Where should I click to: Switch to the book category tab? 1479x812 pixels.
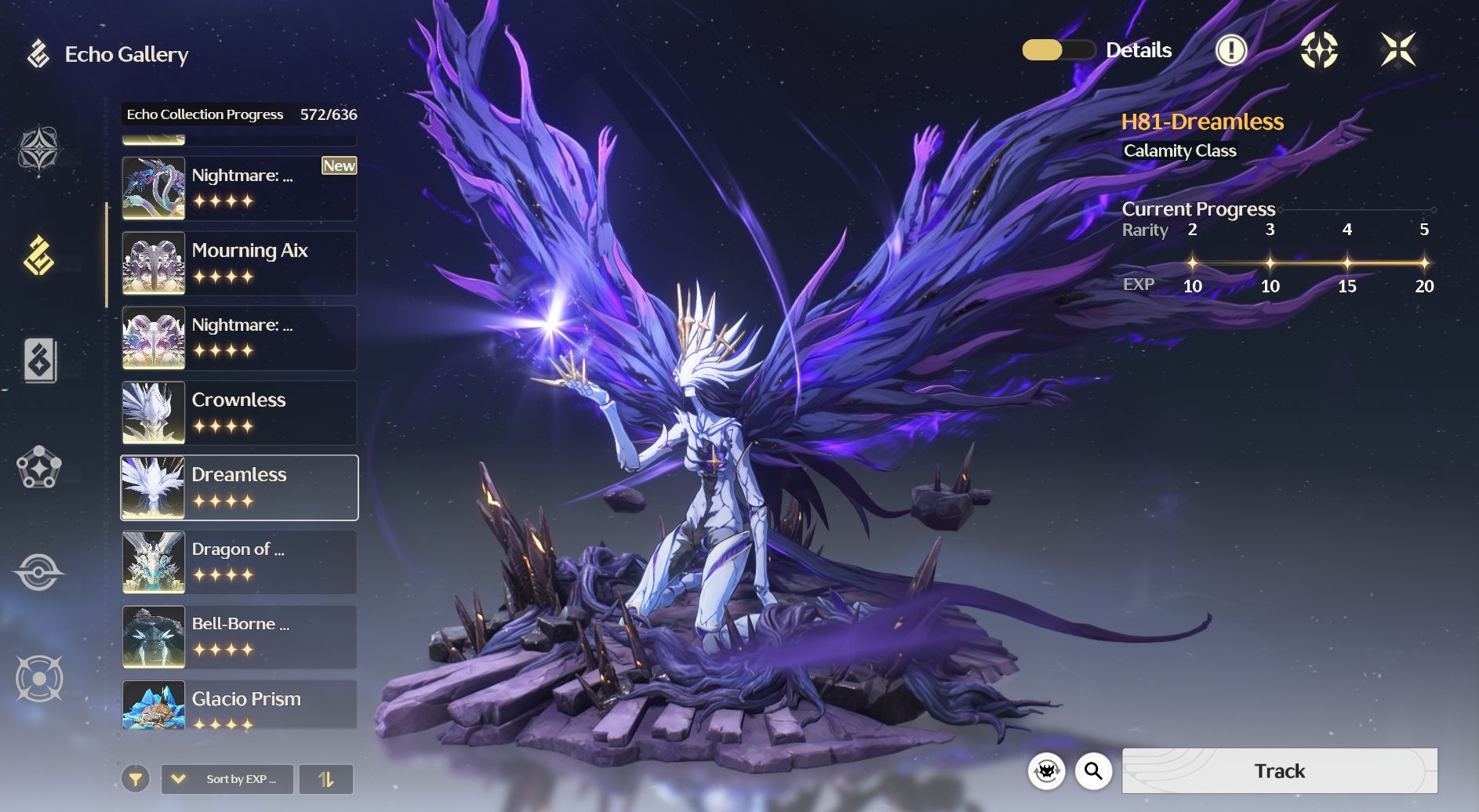(39, 361)
